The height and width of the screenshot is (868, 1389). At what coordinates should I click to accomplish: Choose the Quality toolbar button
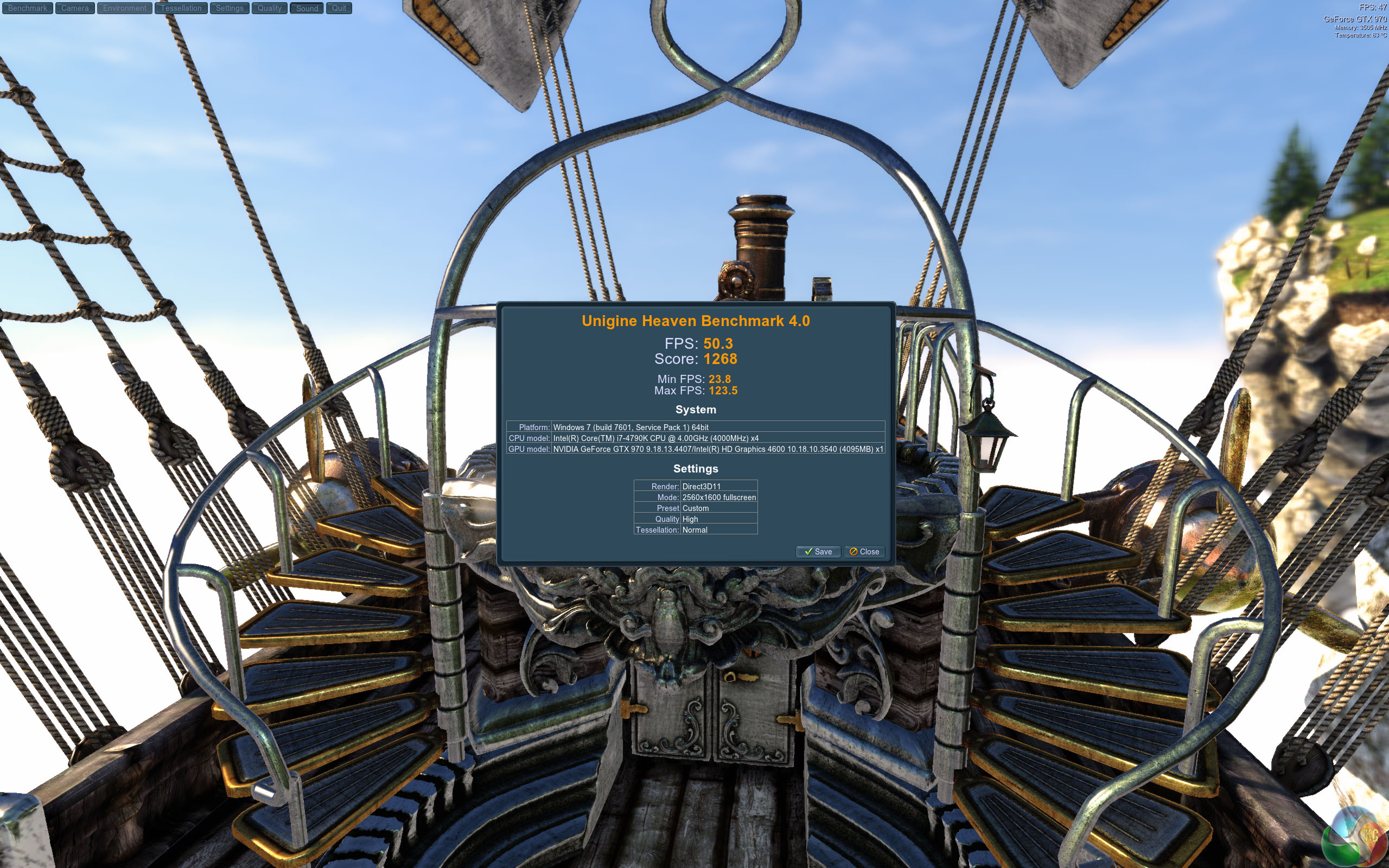[x=269, y=8]
